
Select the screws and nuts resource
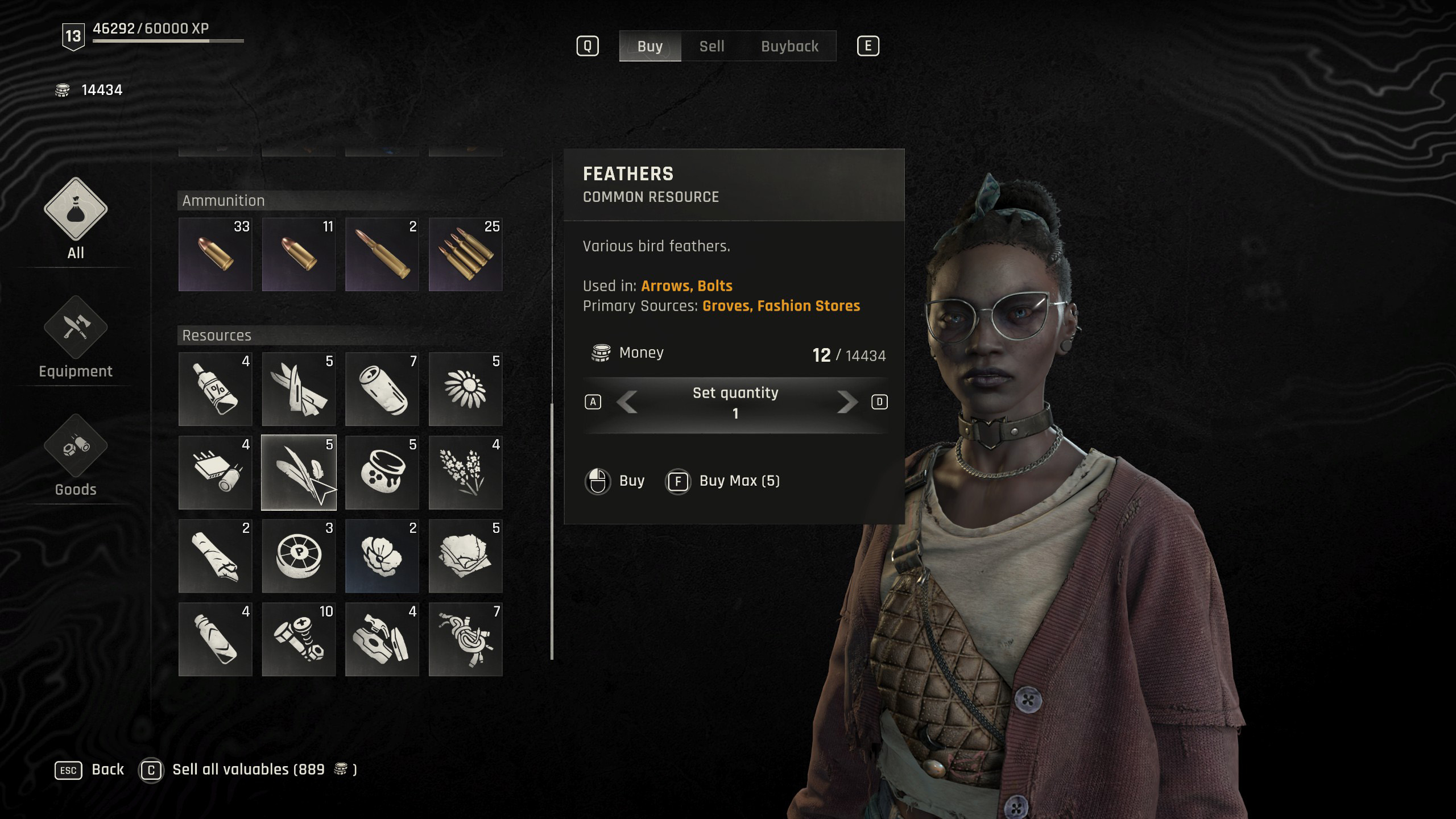coord(299,639)
